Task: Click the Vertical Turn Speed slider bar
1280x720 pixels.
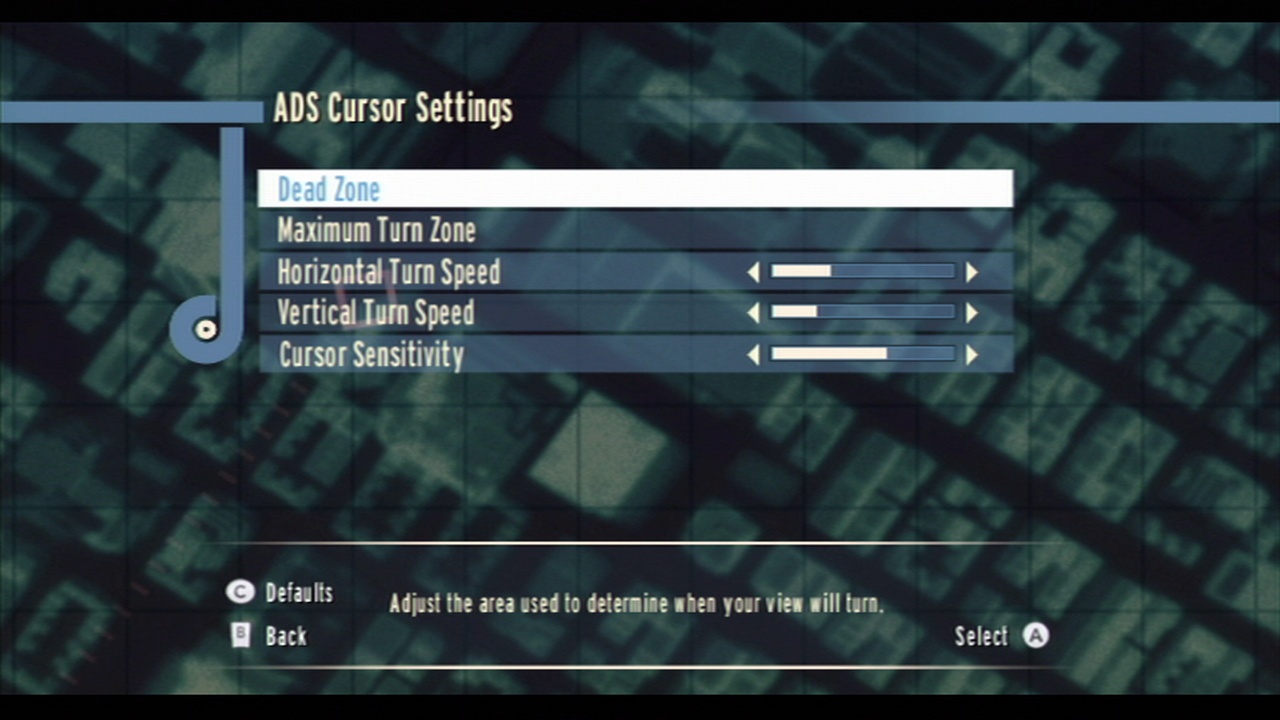Action: point(862,313)
